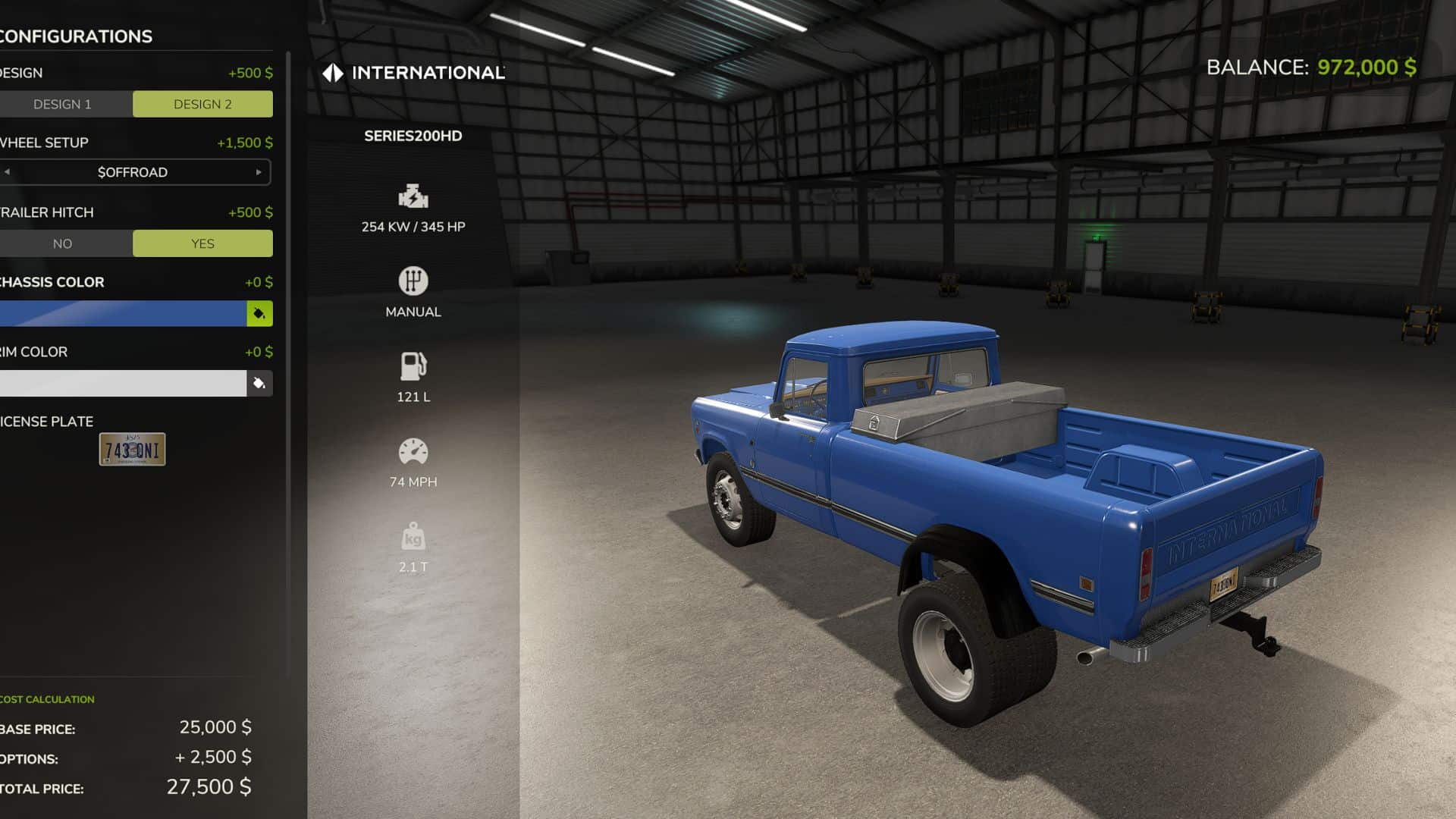
Task: Open the blue chassis color picker
Action: (259, 314)
